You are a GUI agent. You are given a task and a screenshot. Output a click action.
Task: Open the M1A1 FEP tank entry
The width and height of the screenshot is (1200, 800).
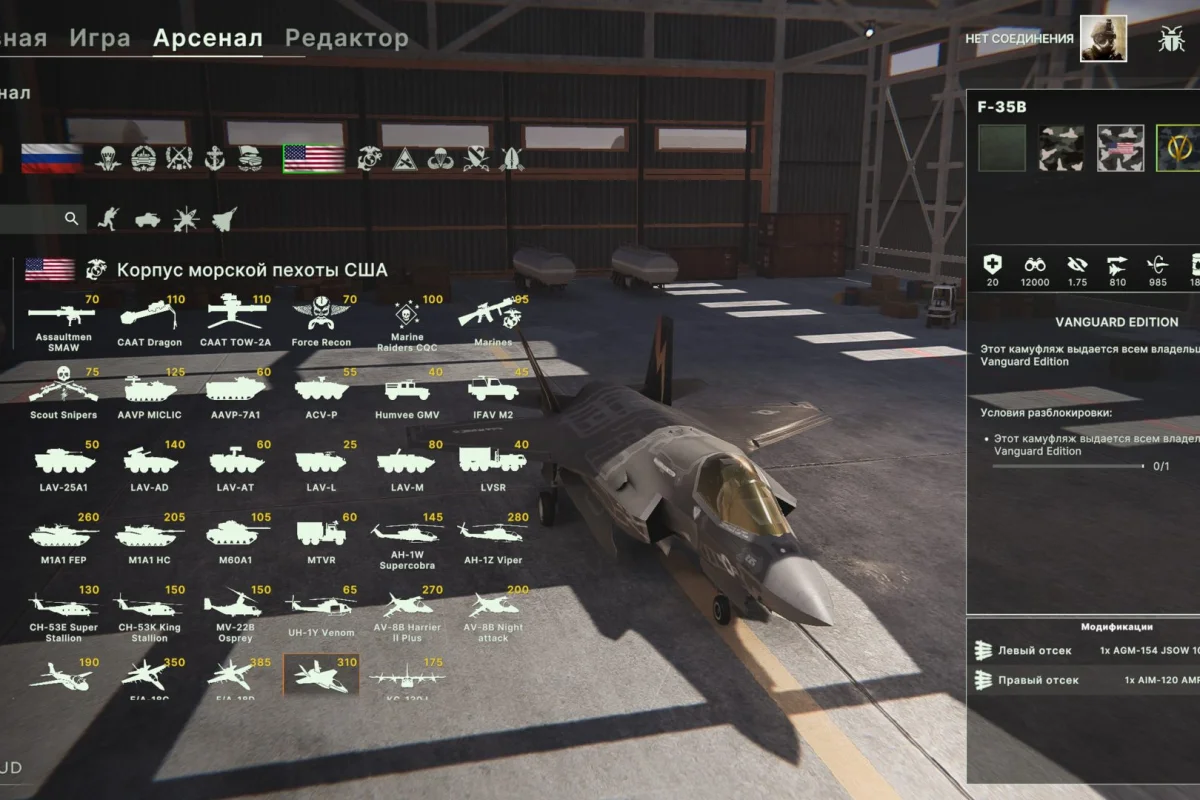click(63, 541)
